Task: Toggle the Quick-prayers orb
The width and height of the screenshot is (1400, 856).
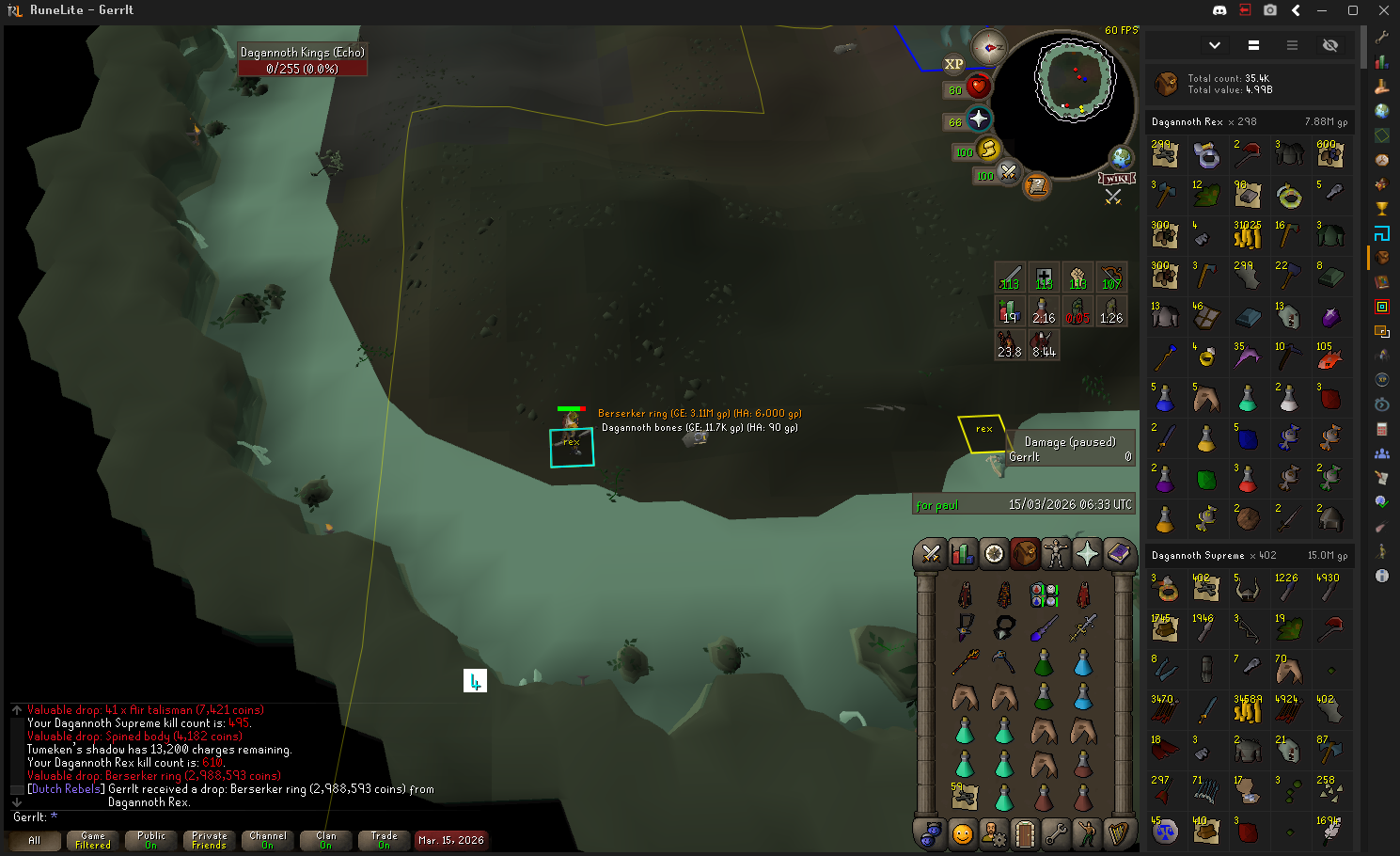Action: point(979,119)
